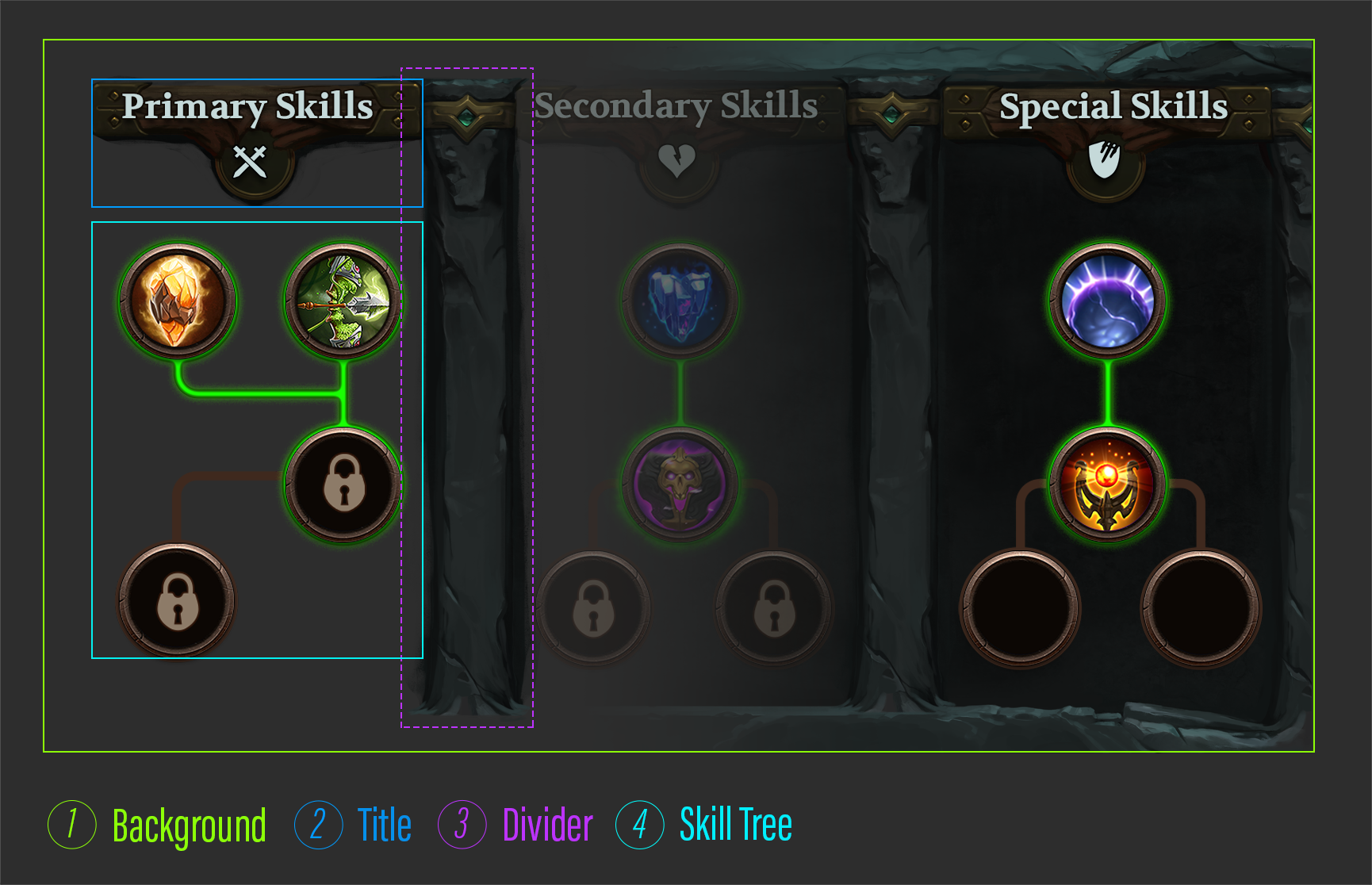Pick the purple horned skull skill

coord(680,484)
